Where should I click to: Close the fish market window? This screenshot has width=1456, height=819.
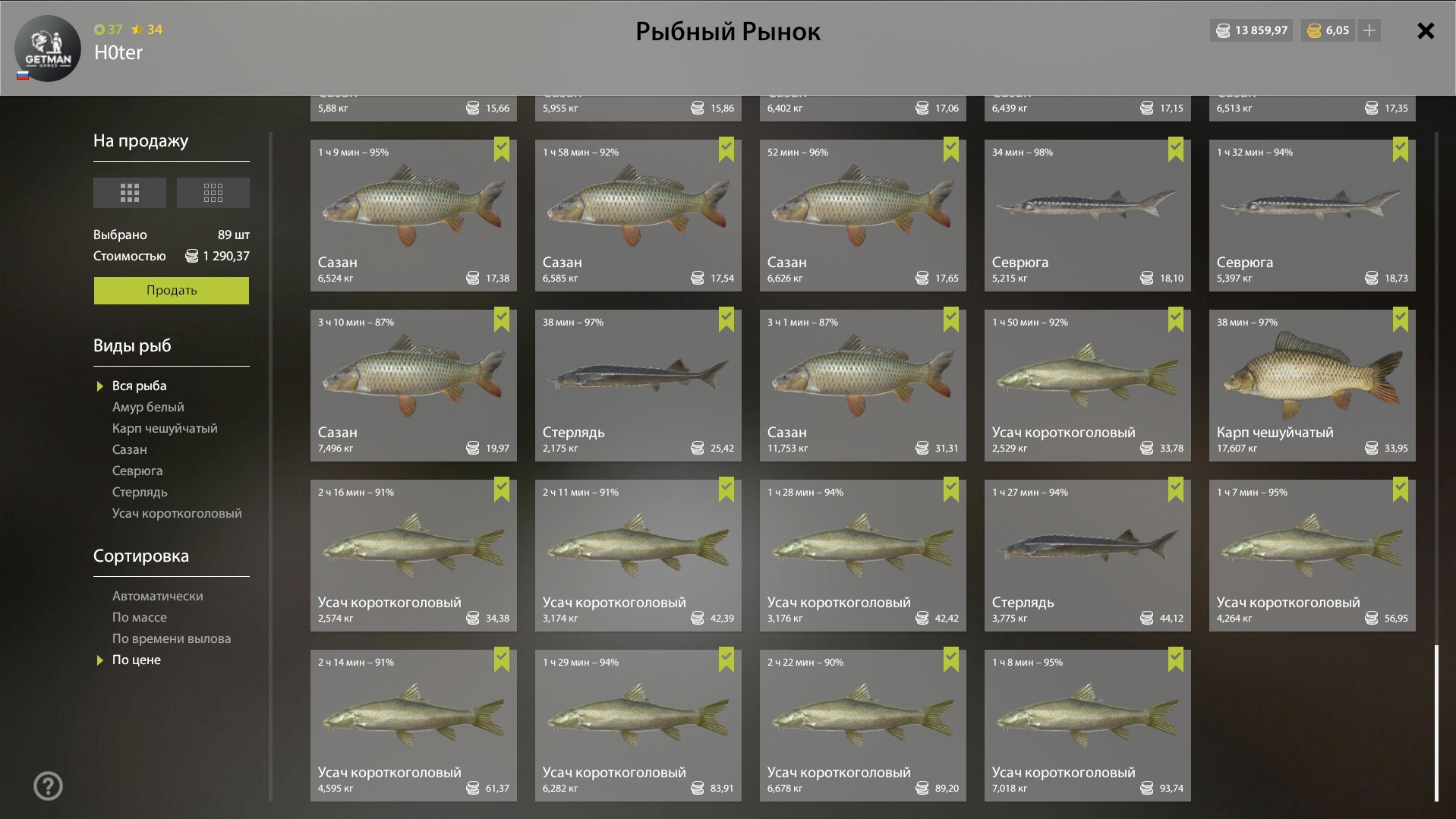[1425, 31]
